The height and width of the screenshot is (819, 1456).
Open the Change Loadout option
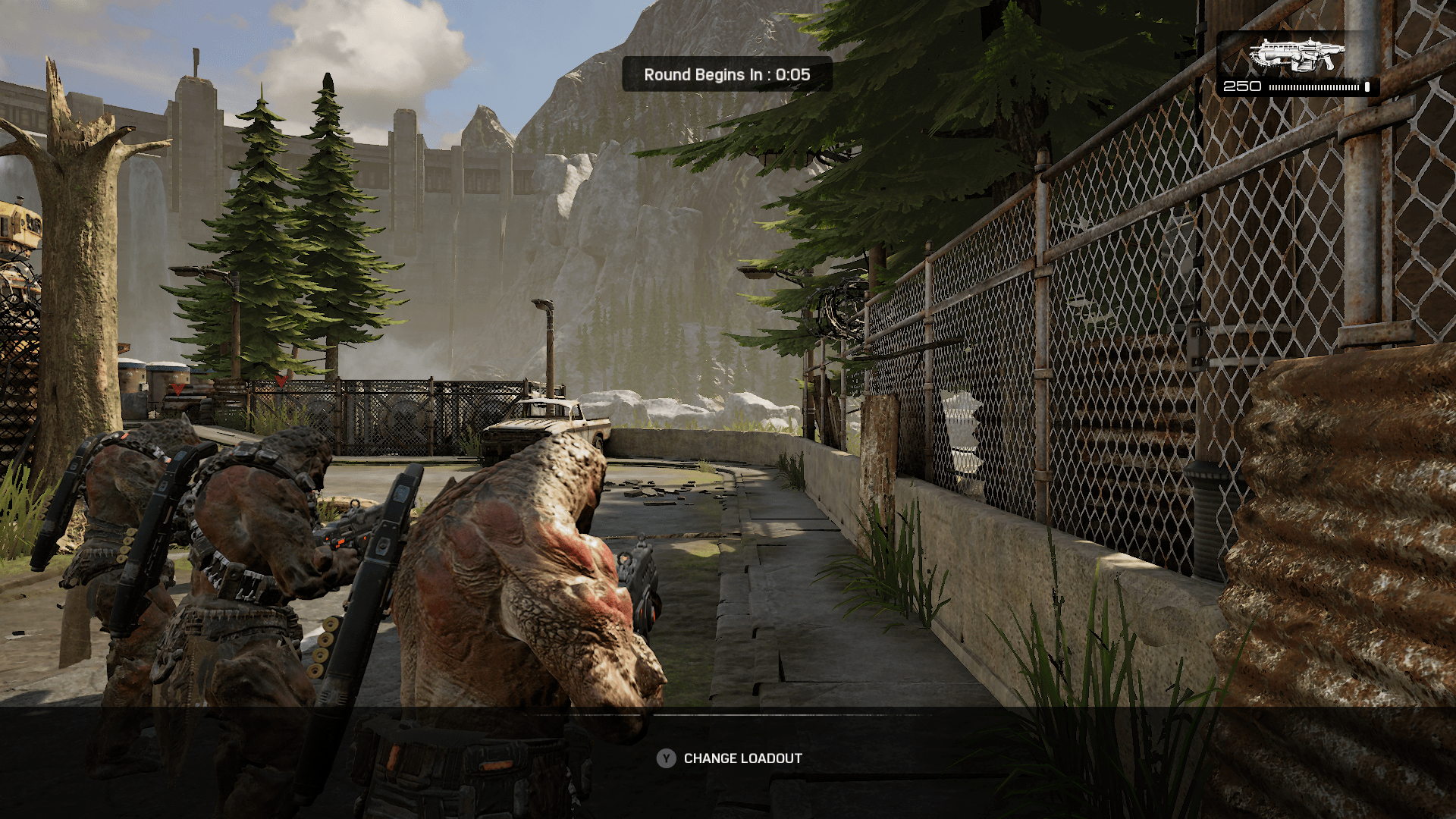point(730,758)
